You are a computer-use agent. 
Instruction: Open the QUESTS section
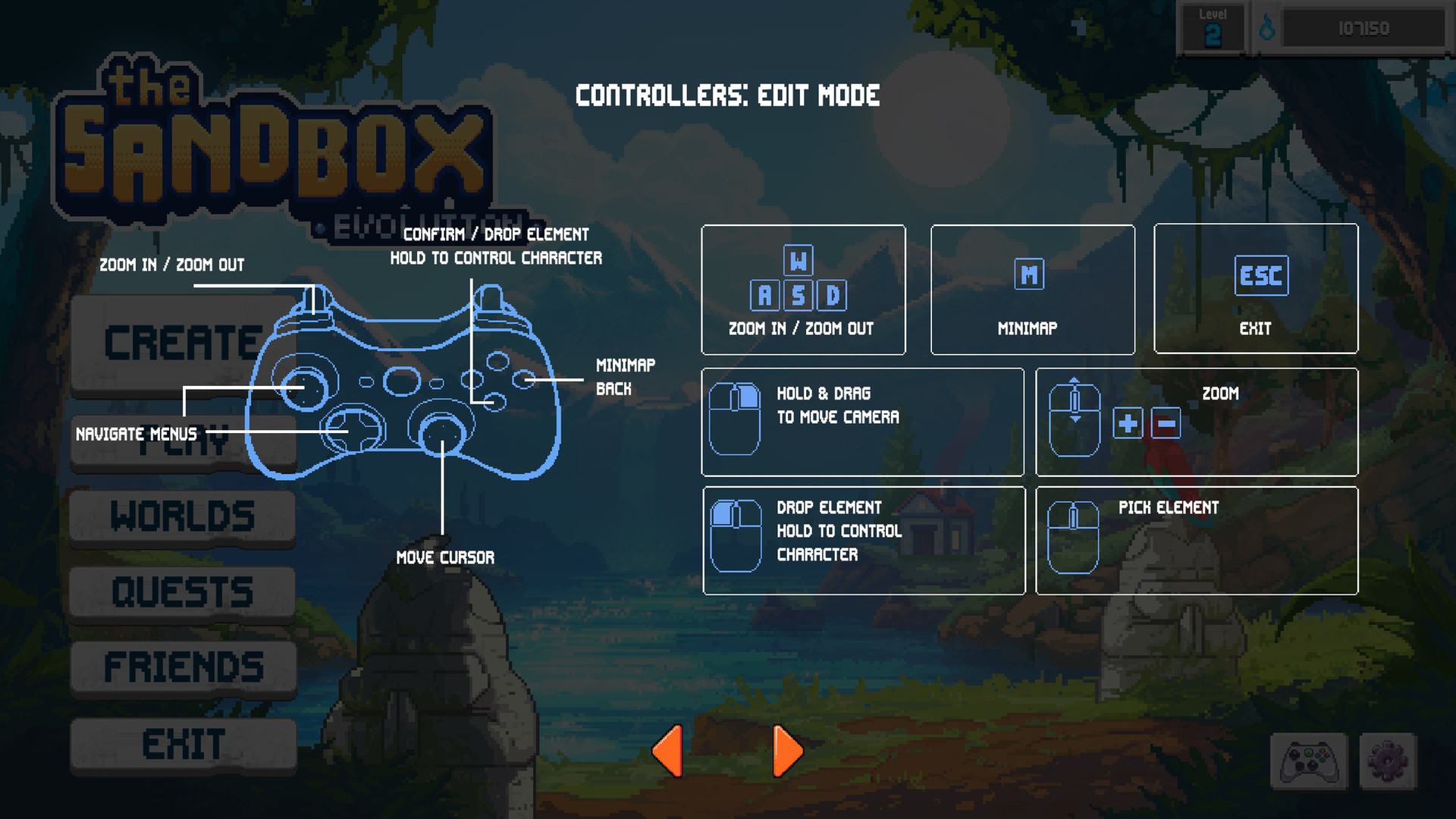point(182,591)
